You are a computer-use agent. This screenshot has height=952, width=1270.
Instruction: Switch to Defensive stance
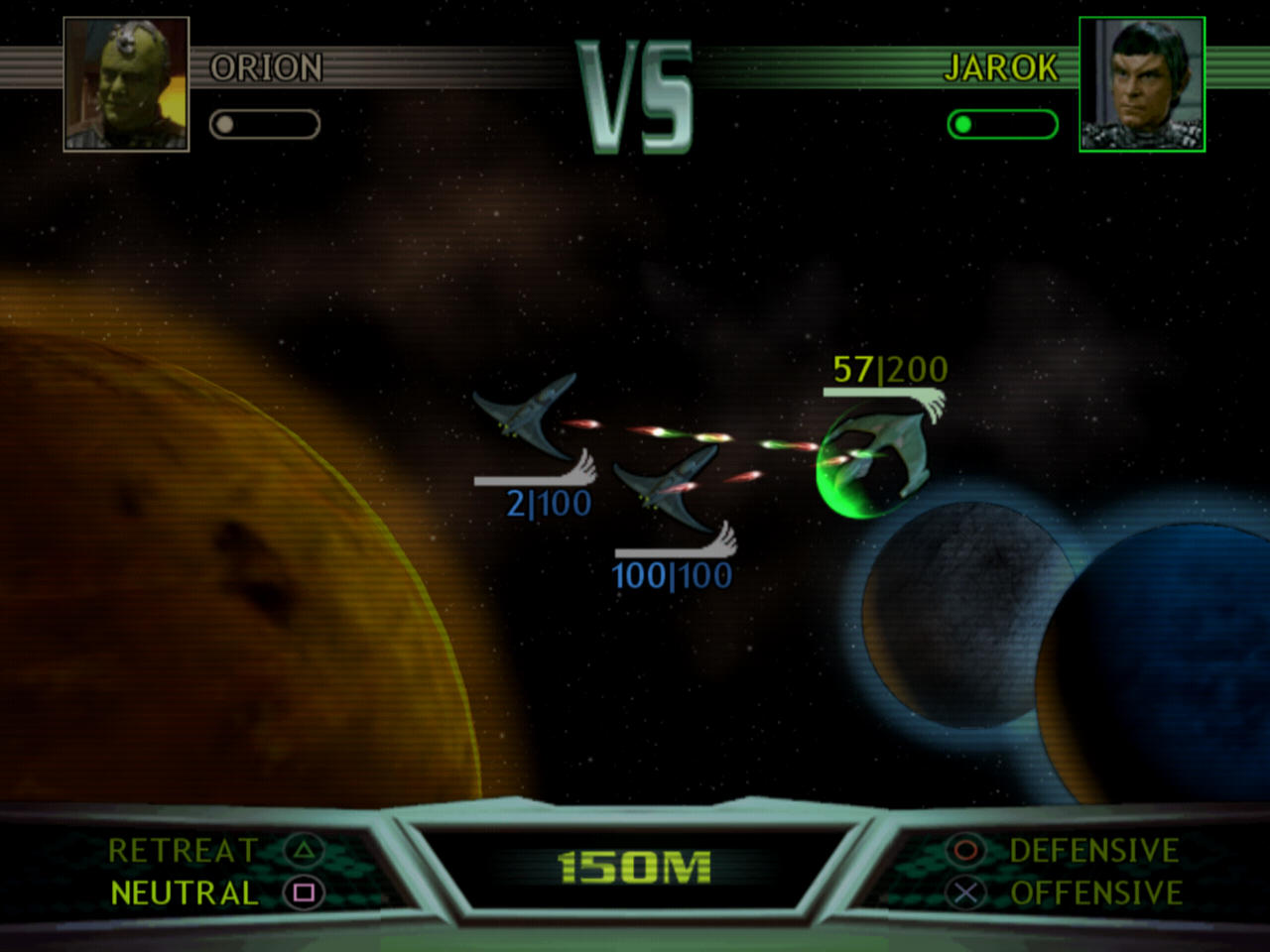(x=1093, y=851)
